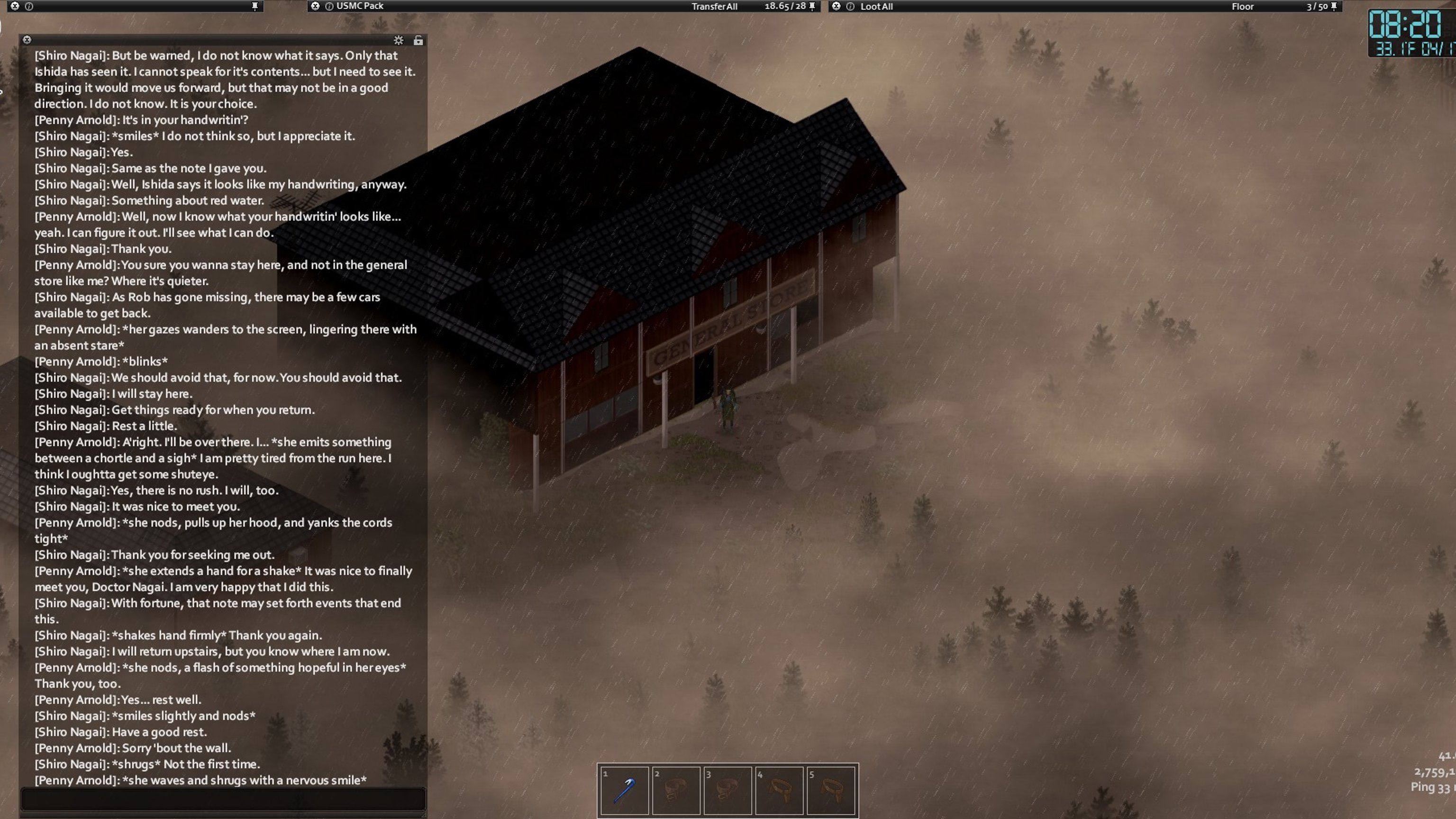Close the USMC Pack inventory panel
Screen dimensions: 1456x819
[315, 6]
